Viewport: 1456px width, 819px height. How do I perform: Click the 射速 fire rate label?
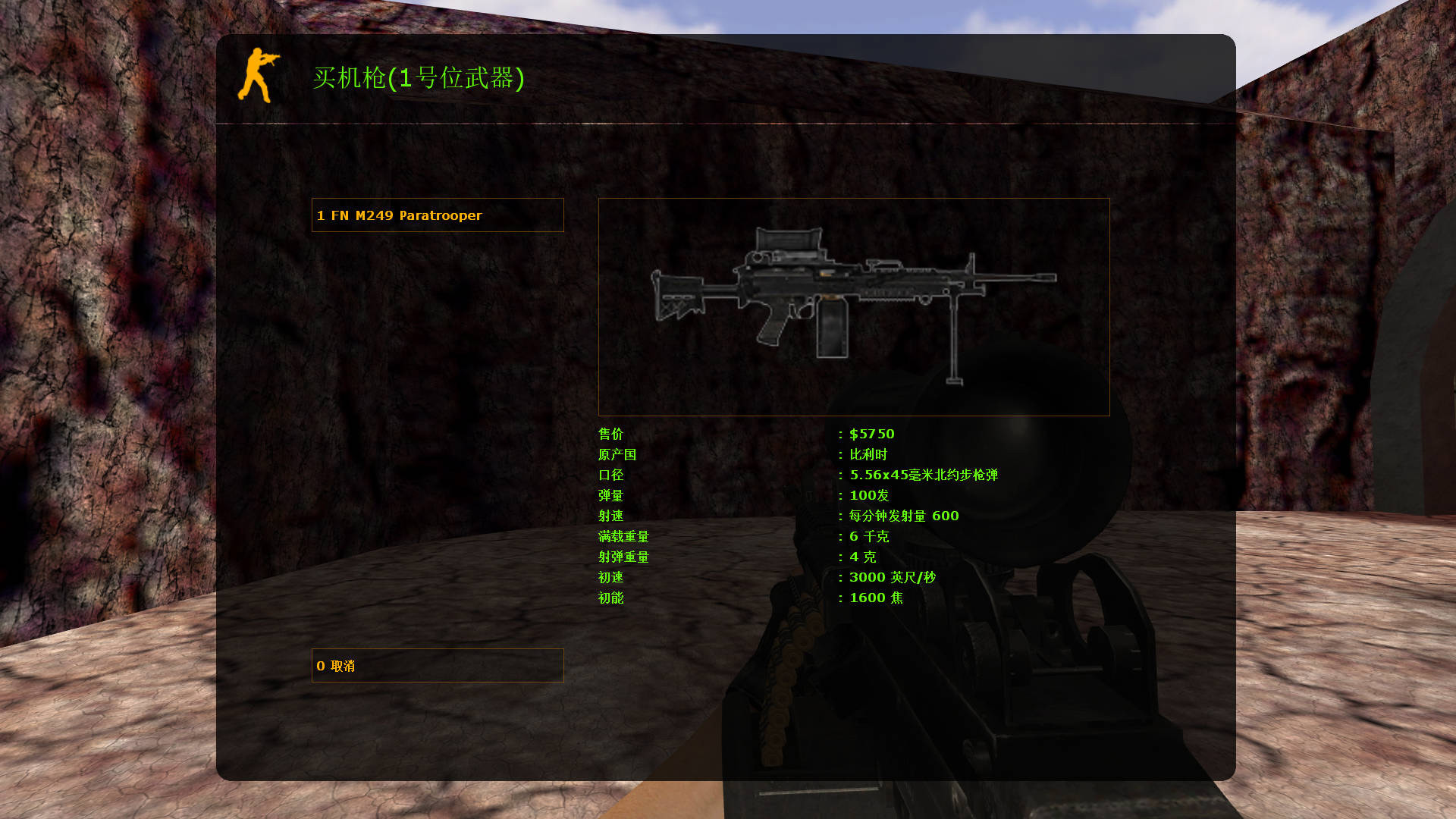pyautogui.click(x=610, y=516)
